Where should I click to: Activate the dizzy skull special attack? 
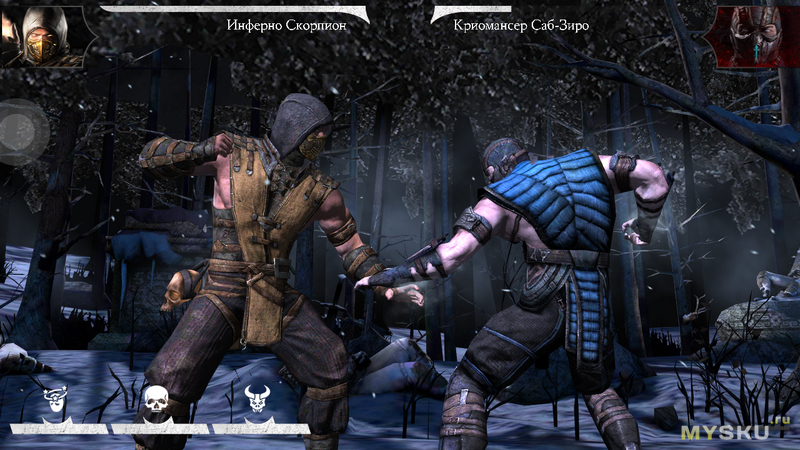(56, 401)
